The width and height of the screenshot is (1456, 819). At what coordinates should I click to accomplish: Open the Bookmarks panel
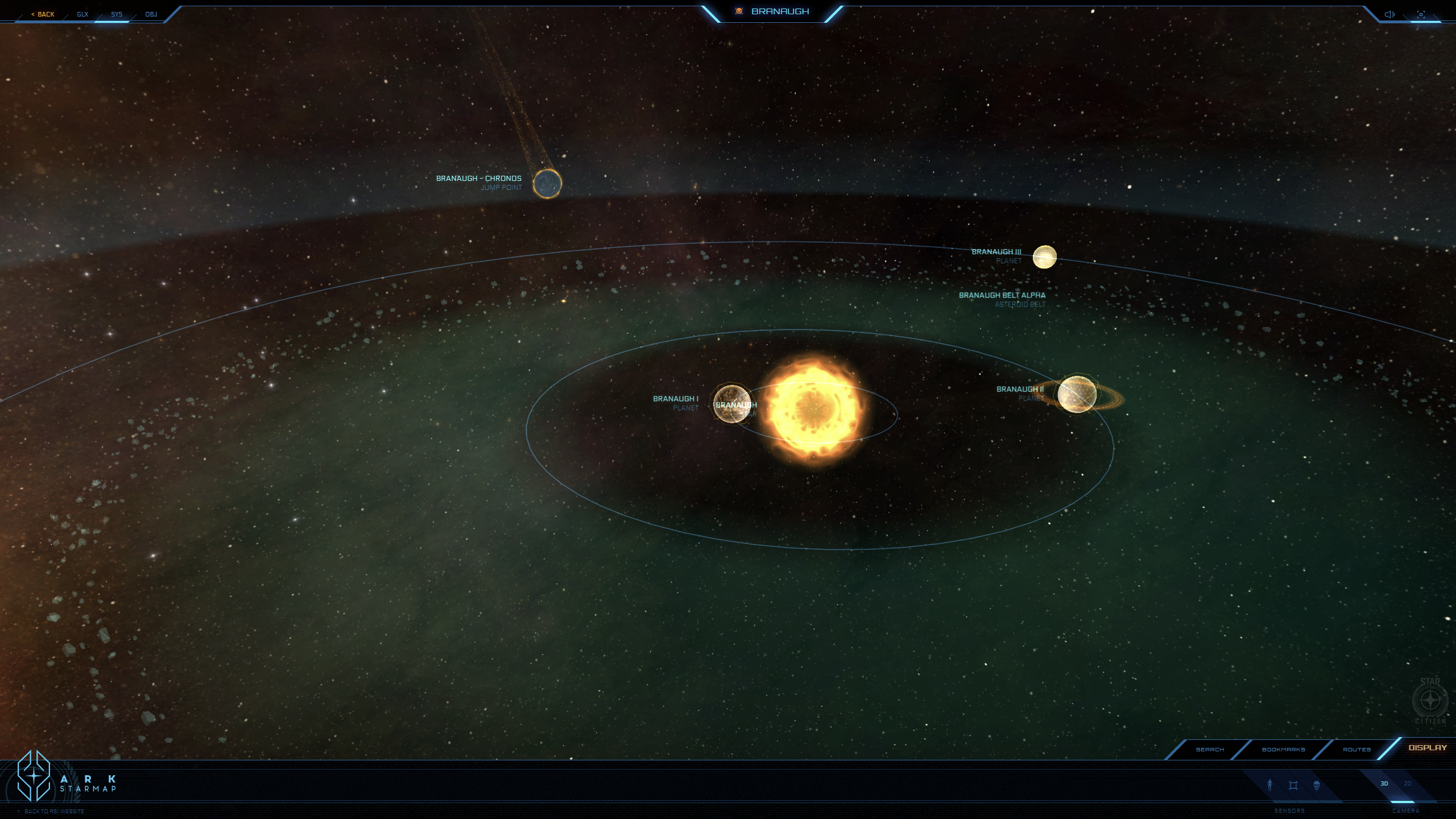coord(1283,750)
